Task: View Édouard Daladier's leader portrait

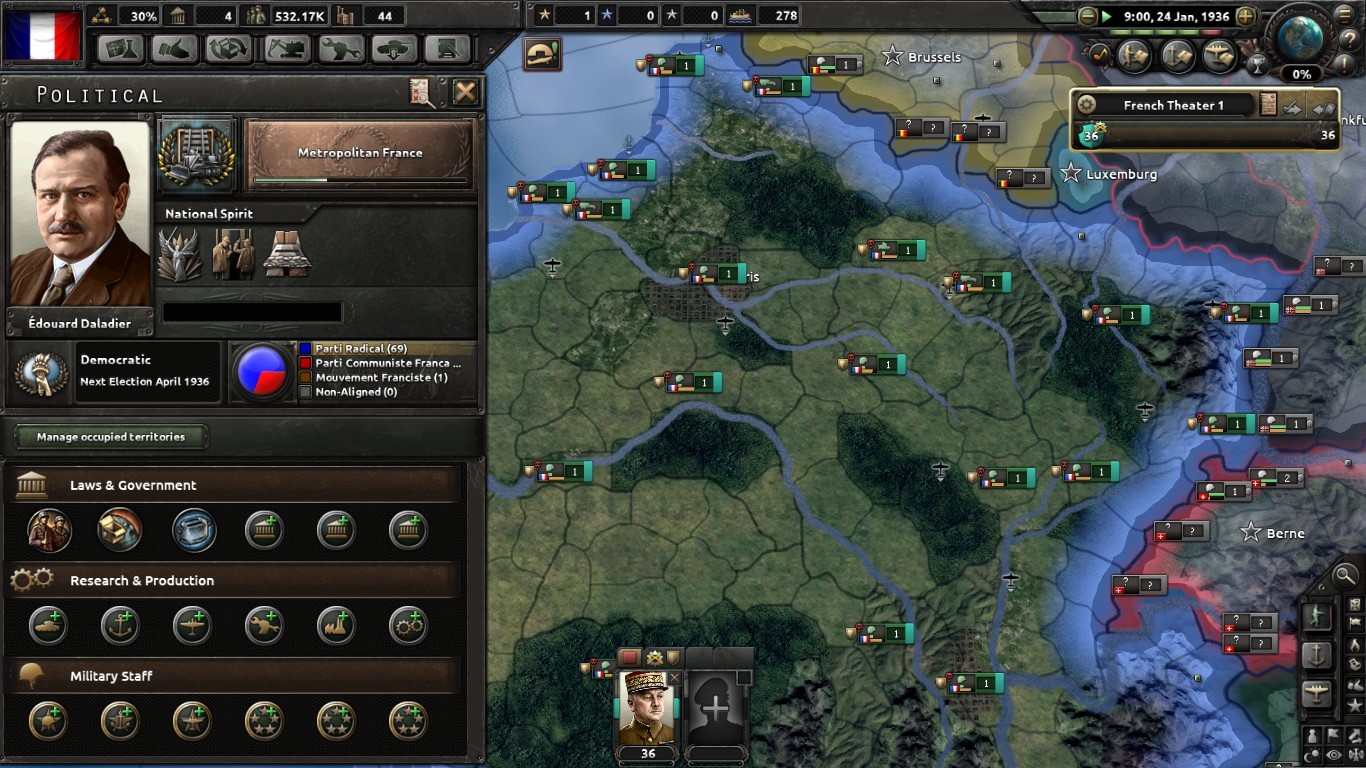Action: pos(80,213)
